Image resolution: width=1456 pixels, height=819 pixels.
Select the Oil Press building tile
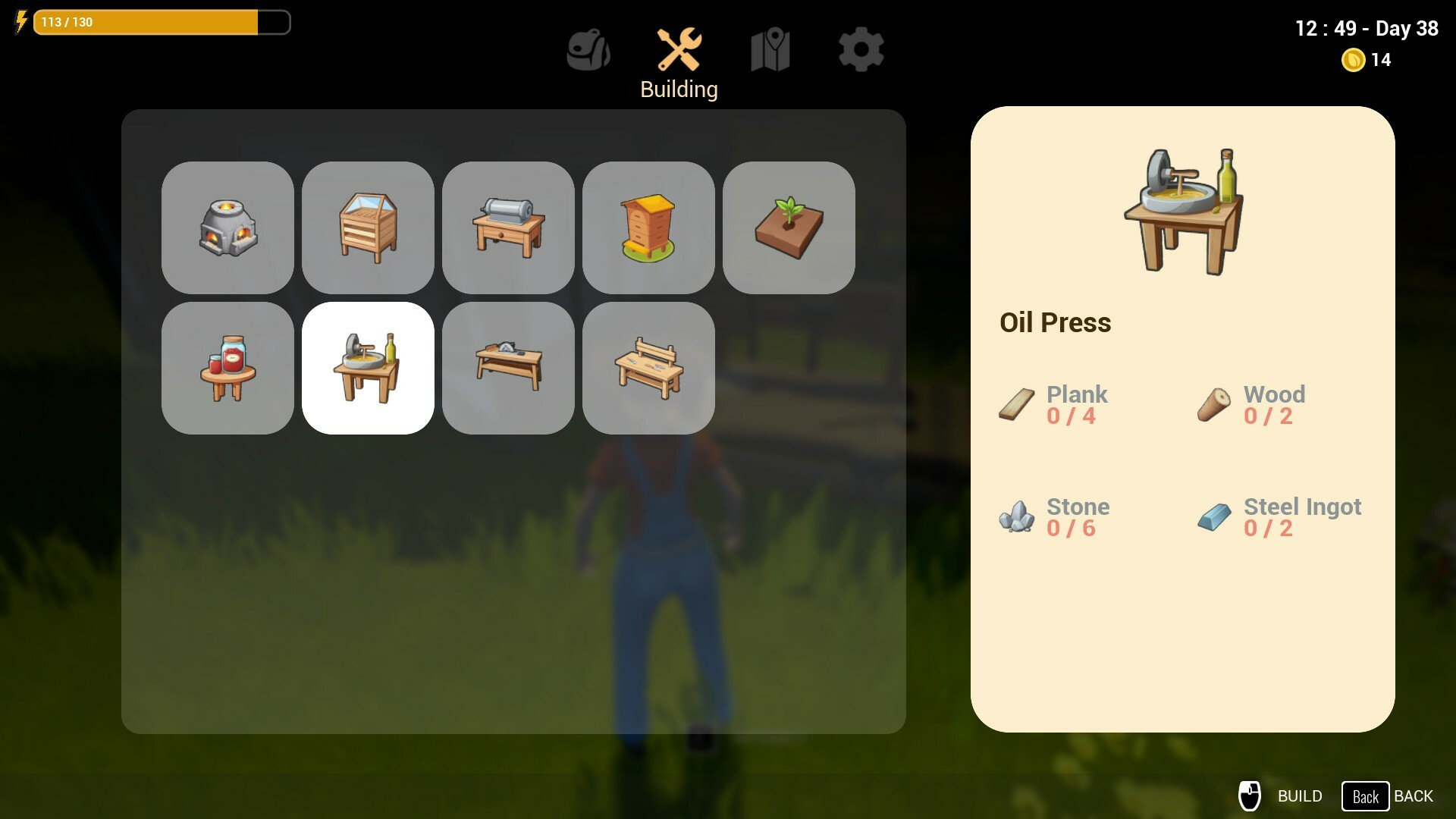[x=368, y=368]
